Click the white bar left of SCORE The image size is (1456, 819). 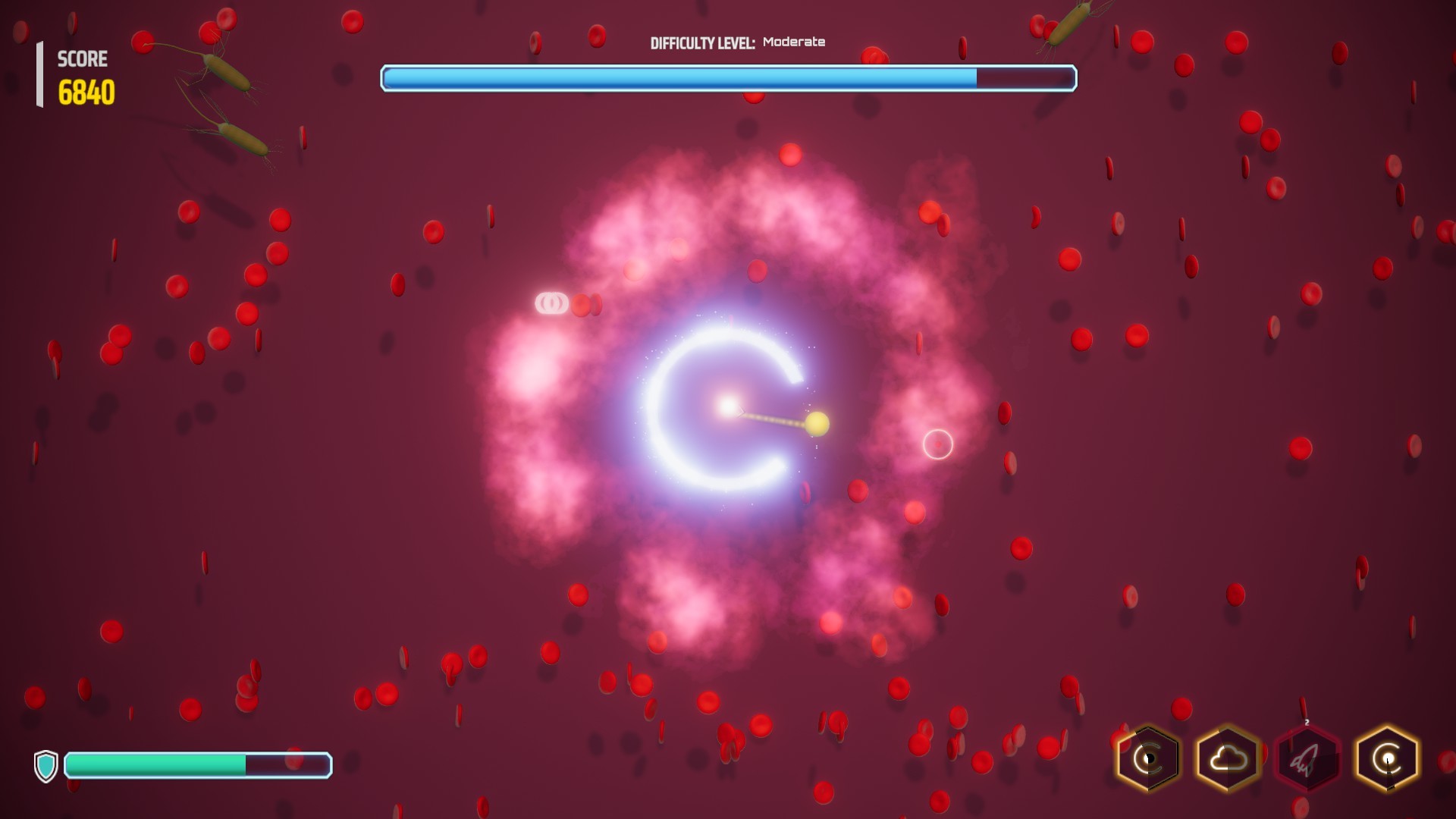click(x=39, y=74)
